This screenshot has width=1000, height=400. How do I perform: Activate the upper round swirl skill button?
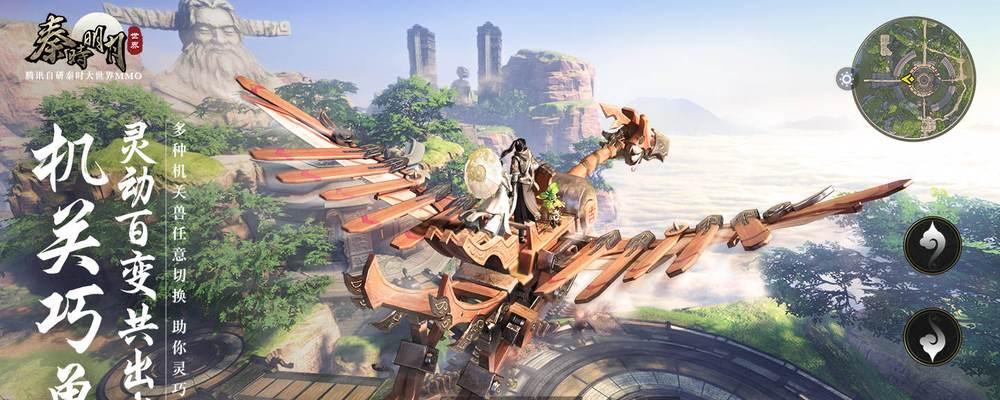932,245
